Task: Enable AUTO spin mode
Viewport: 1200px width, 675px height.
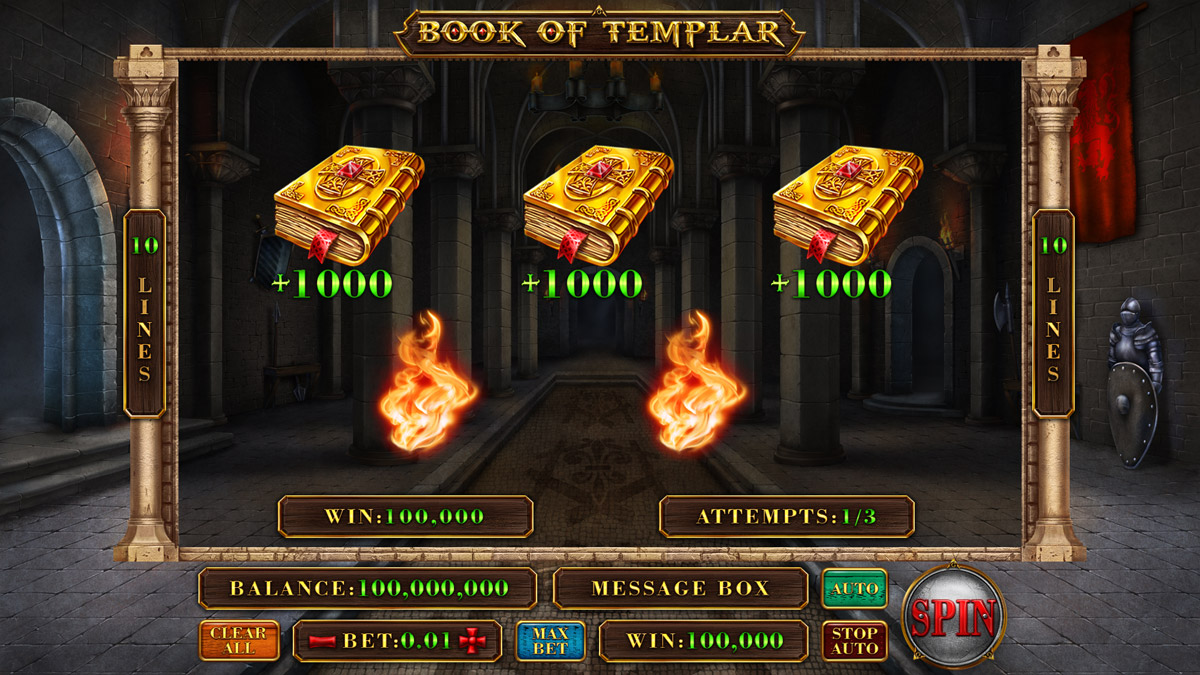Action: click(854, 589)
